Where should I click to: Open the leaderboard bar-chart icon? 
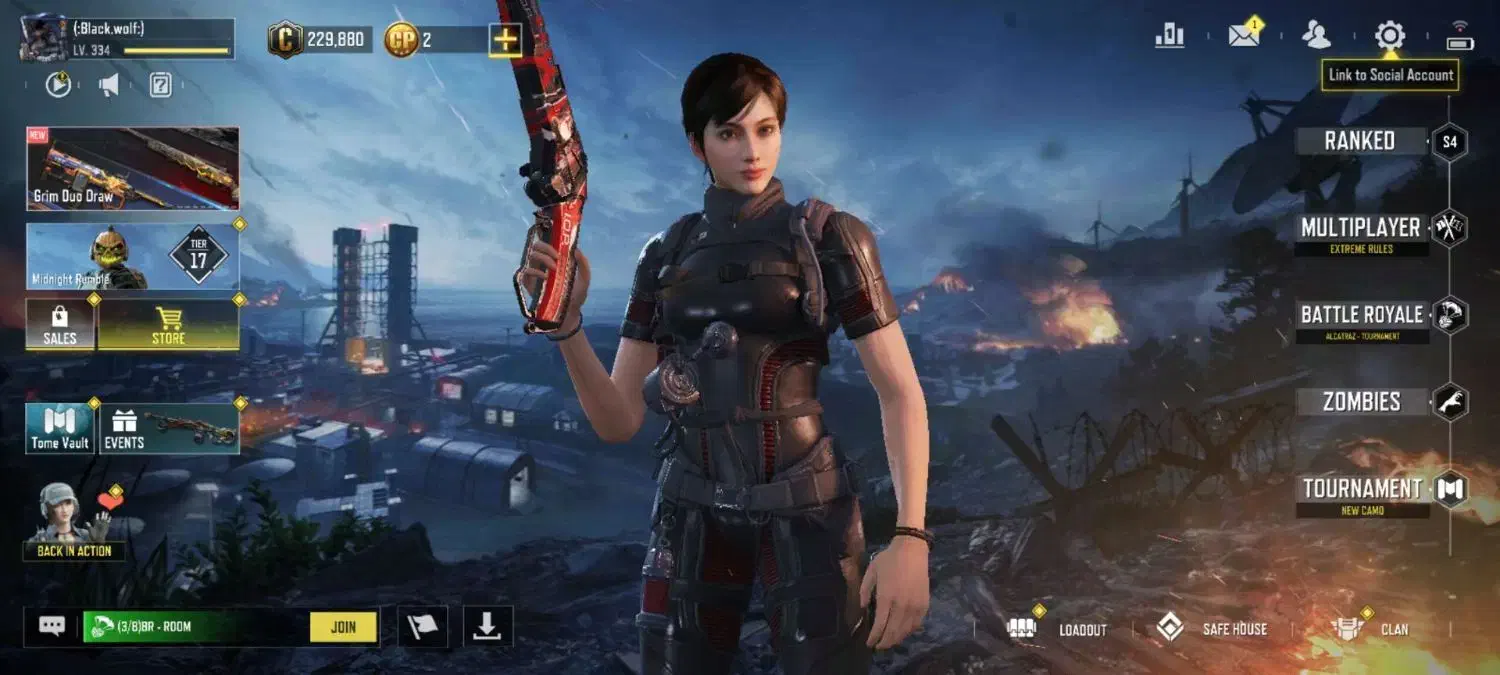[x=1169, y=36]
